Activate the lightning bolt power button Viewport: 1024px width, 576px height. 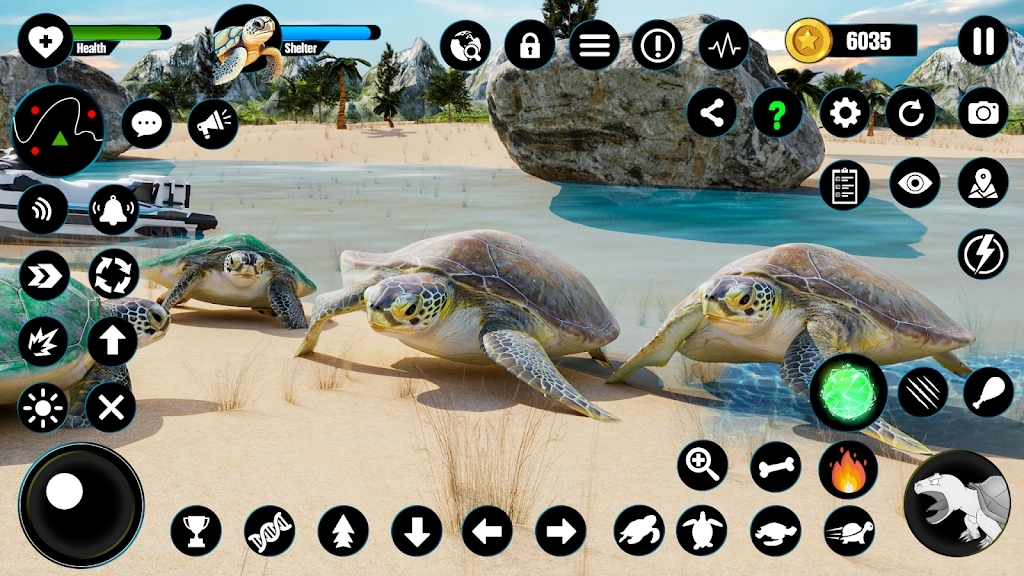click(983, 253)
